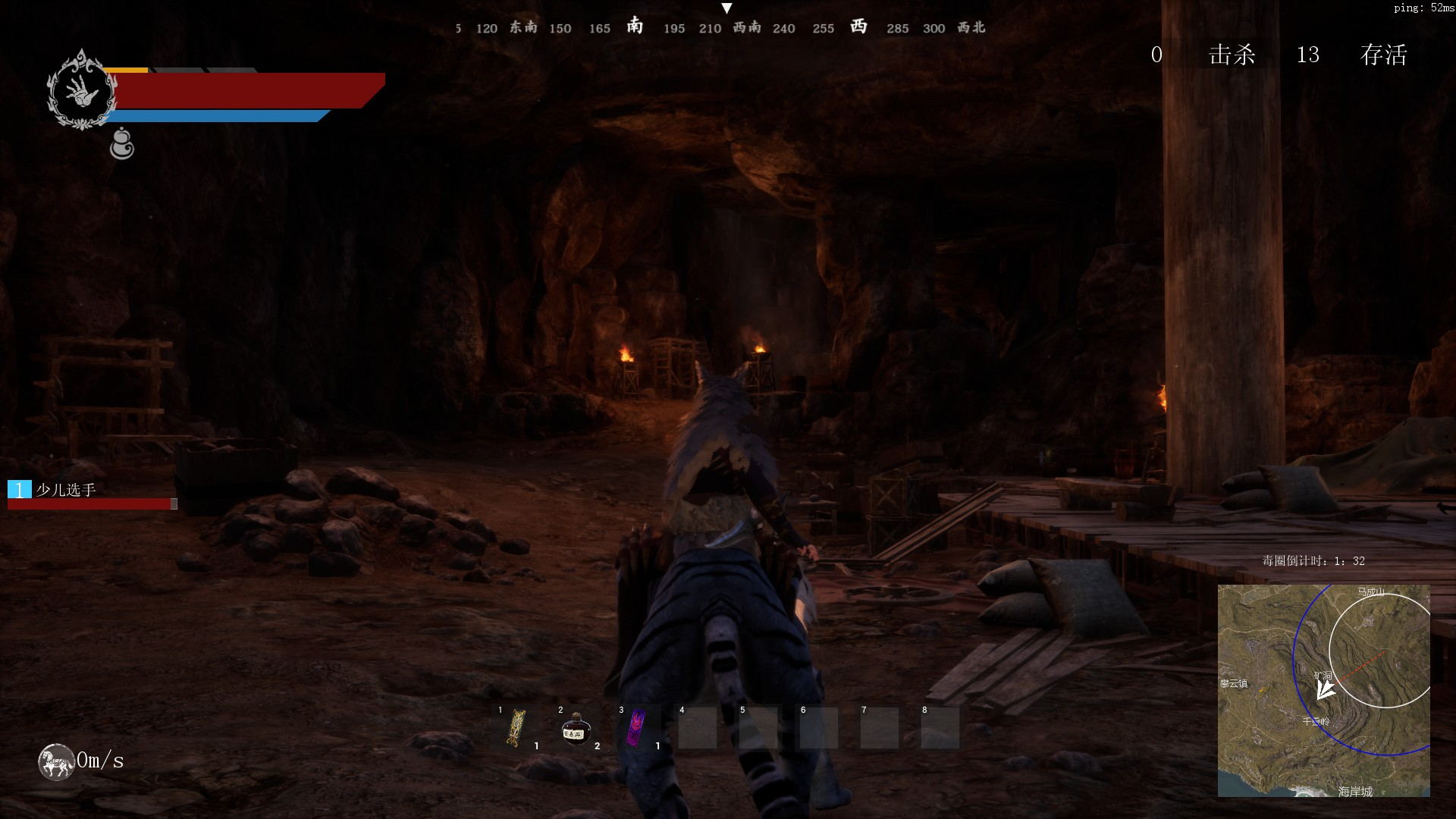This screenshot has height=819, width=1456.
Task: Select teammate 少儿选手 in the squad list
Action: [66, 490]
